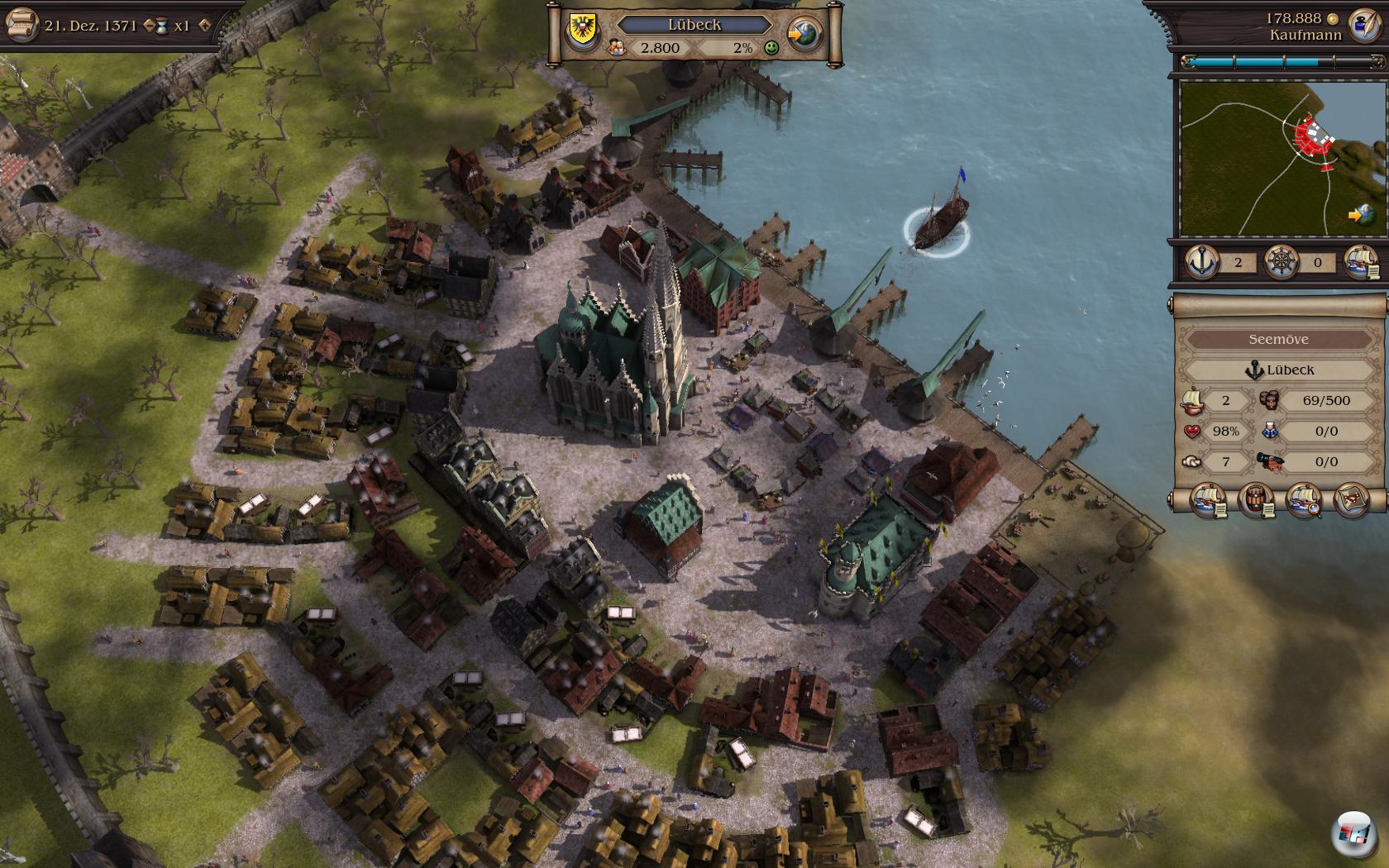The width and height of the screenshot is (1389, 868).
Task: Open the ink and quill chronicle icon
Action: [1363, 26]
